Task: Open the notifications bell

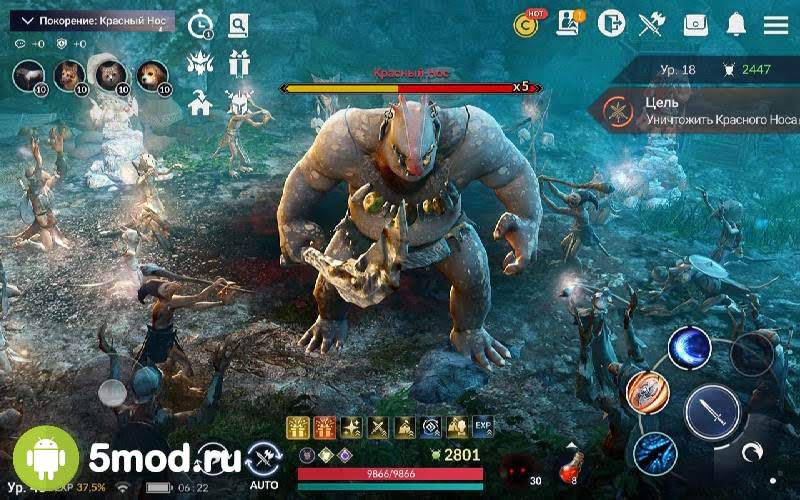Action: tap(736, 24)
